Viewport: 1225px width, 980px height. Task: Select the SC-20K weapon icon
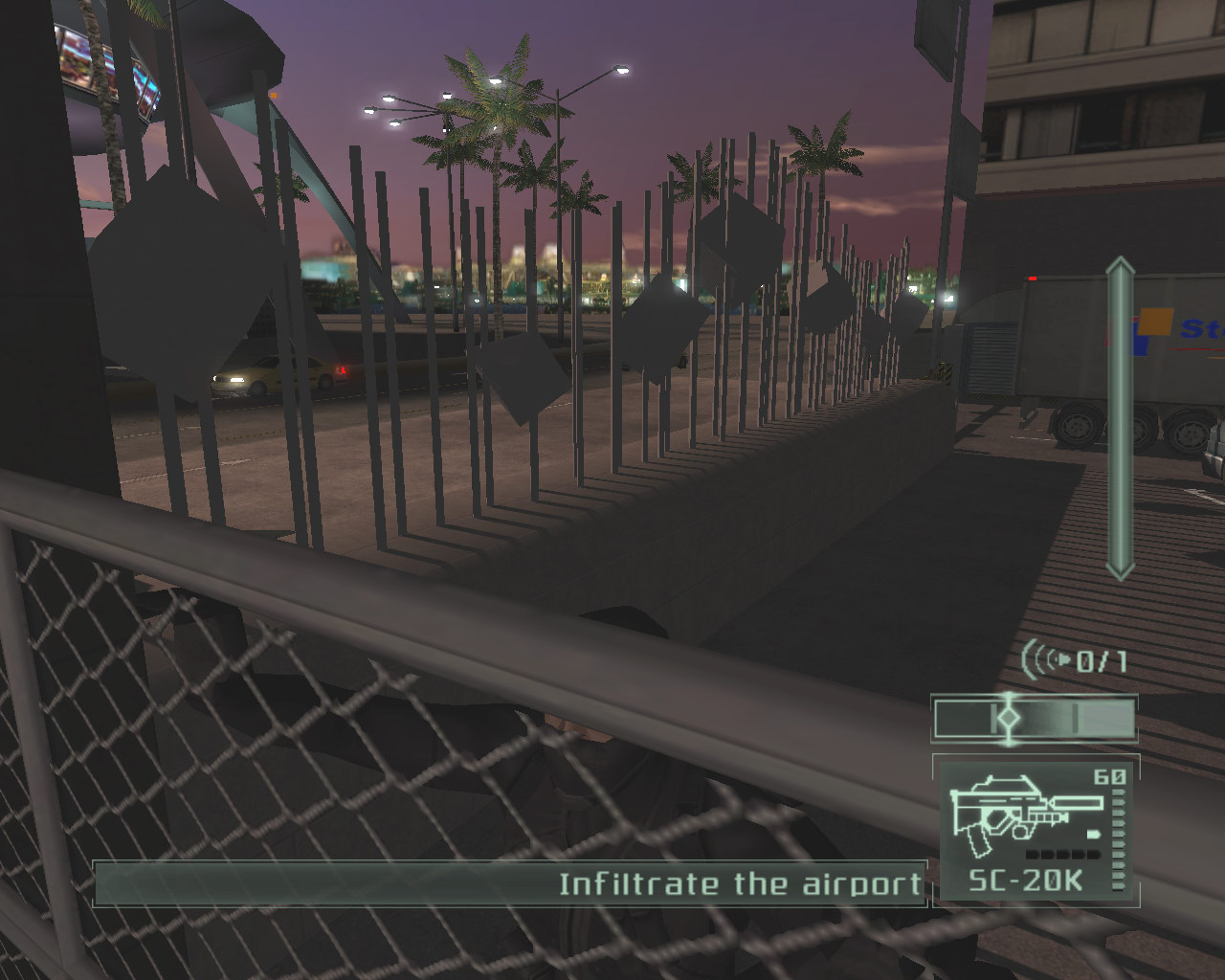(x=1014, y=815)
